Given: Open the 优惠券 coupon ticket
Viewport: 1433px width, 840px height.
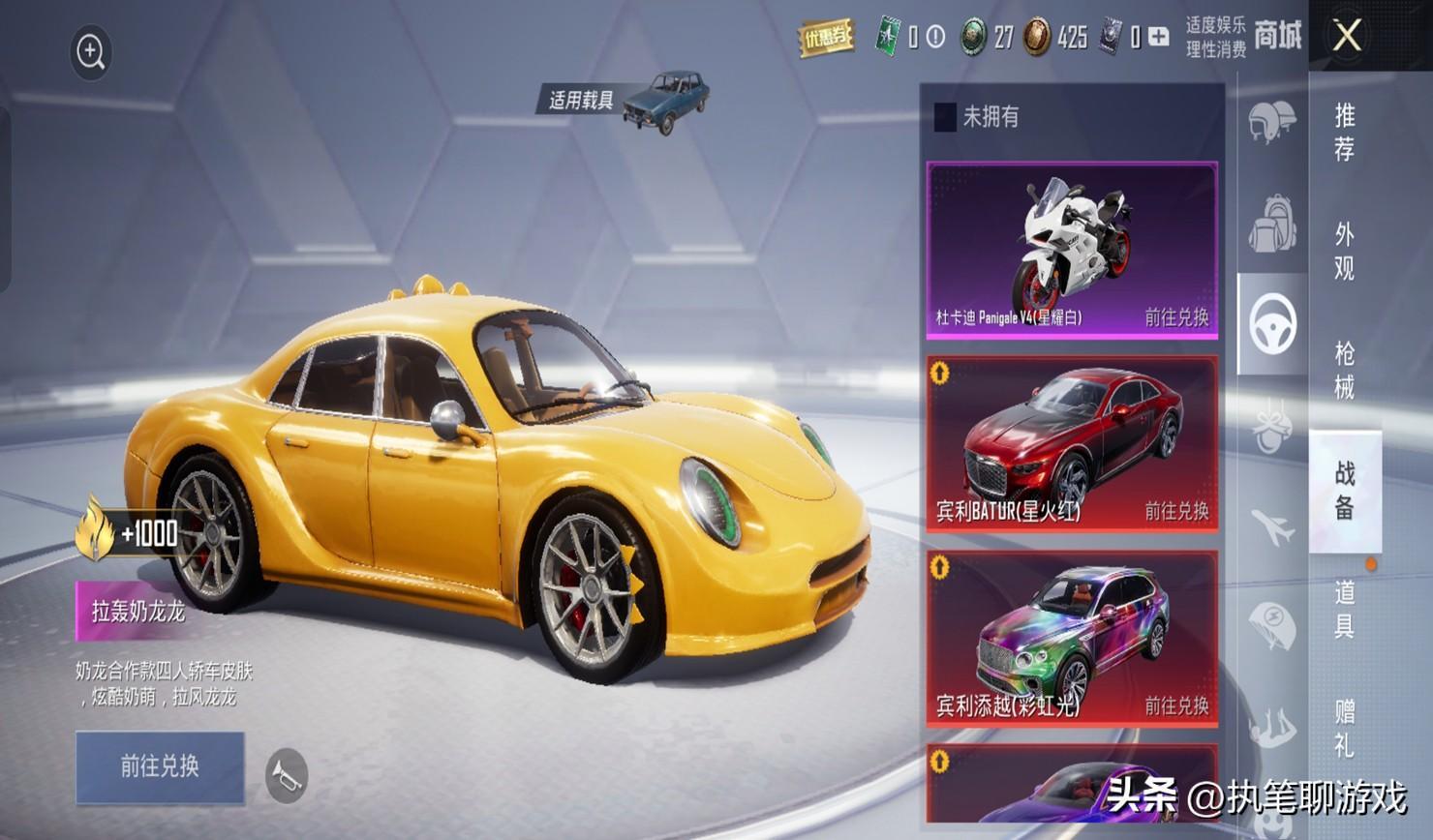Looking at the screenshot, I should click(x=826, y=38).
